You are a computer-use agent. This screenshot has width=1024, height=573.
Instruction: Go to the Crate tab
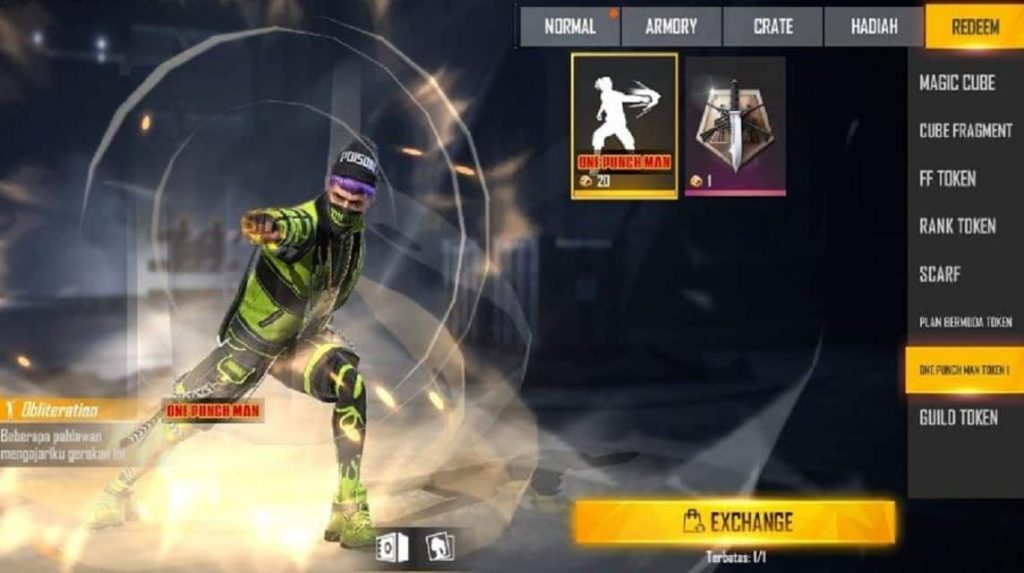pos(772,27)
